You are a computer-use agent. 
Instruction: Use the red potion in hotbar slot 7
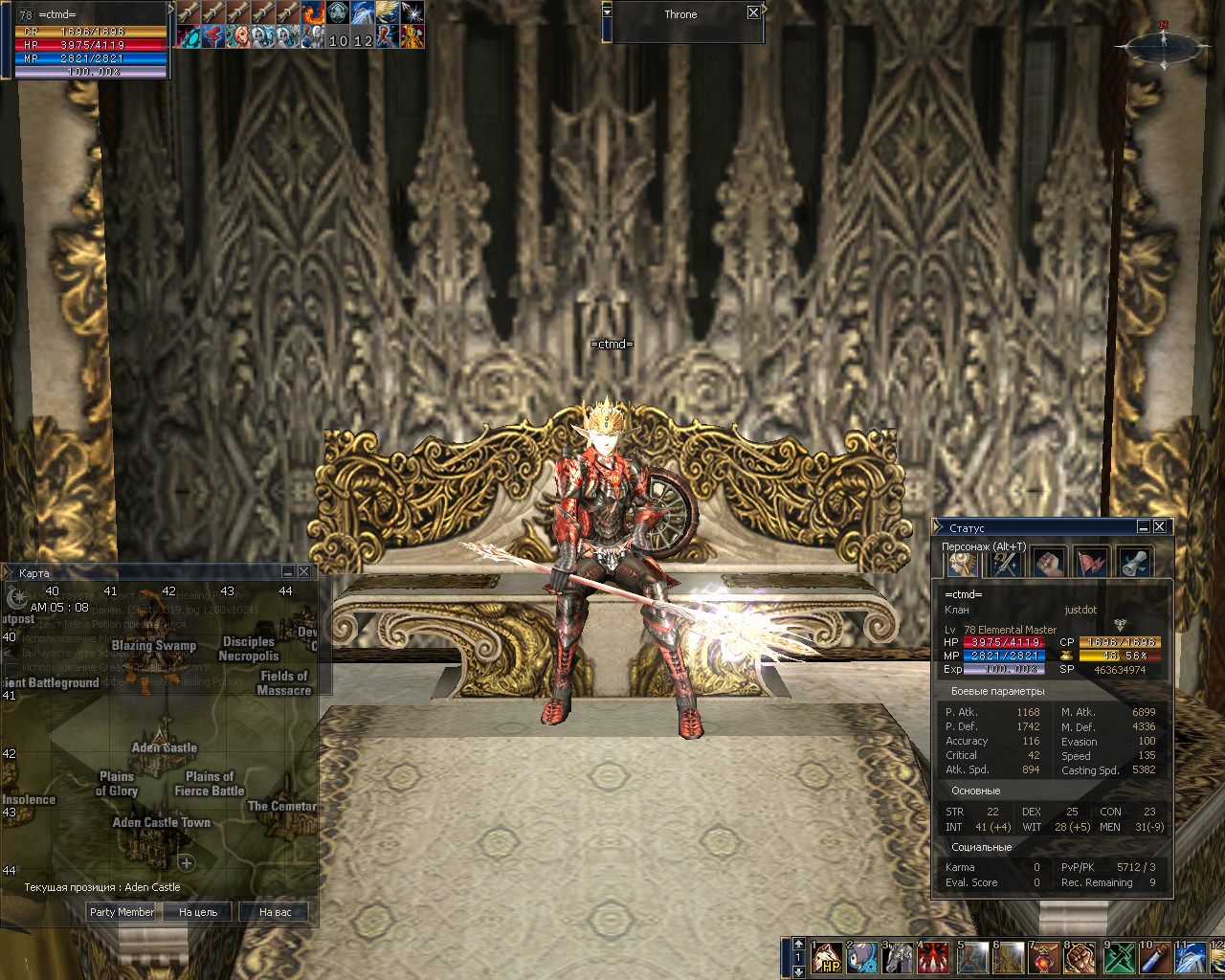(1043, 958)
